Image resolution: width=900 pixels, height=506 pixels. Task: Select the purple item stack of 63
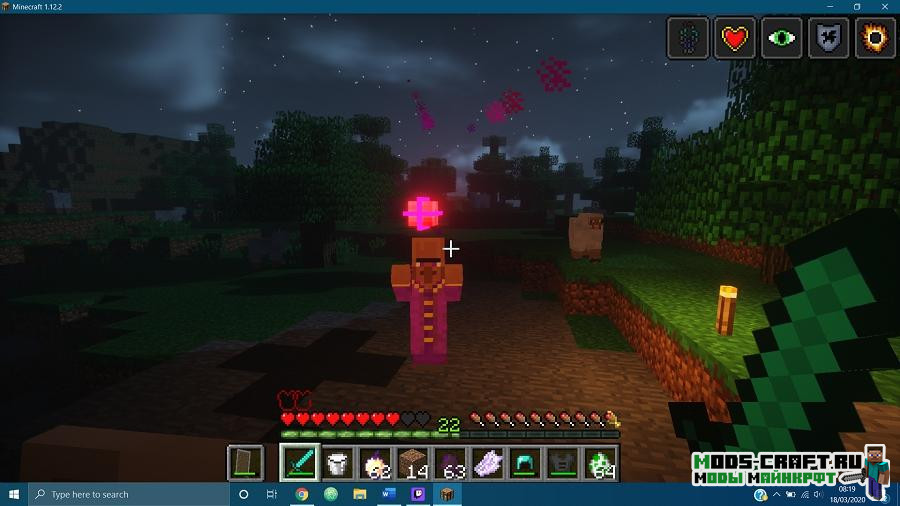pos(450,463)
